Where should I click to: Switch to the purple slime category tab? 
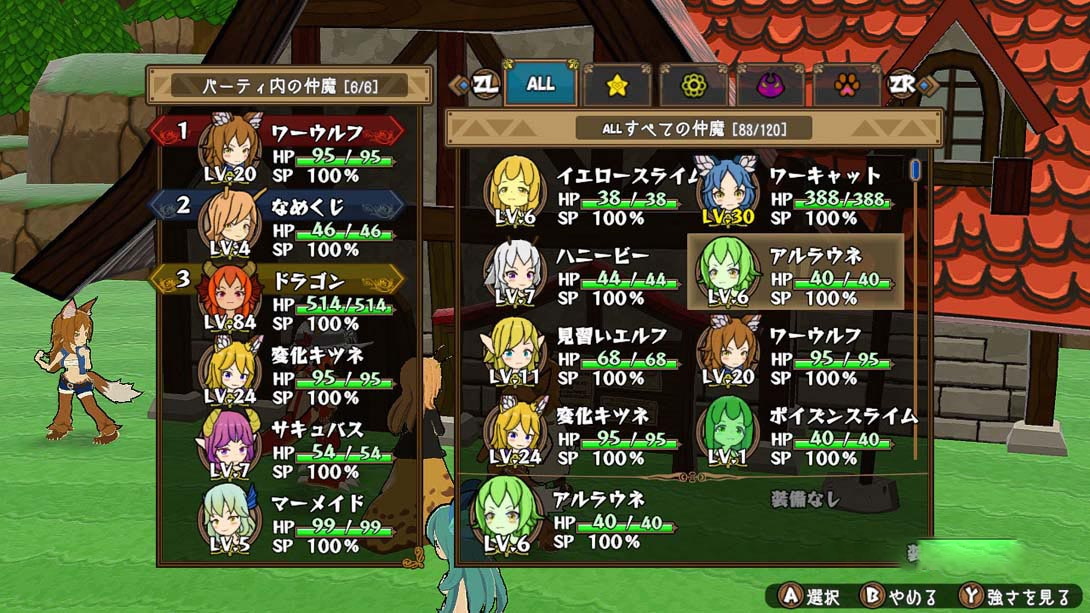pyautogui.click(x=770, y=86)
